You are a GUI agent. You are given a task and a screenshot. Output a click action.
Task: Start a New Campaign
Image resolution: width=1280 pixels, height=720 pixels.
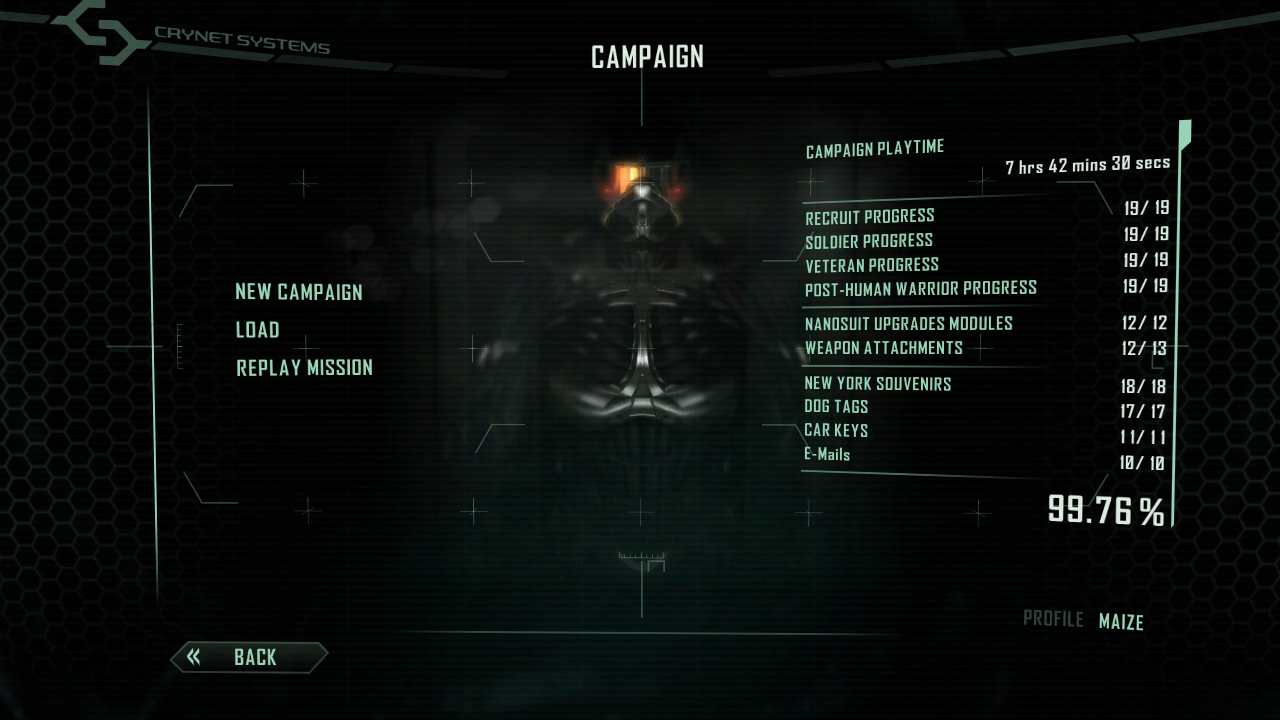click(x=298, y=292)
